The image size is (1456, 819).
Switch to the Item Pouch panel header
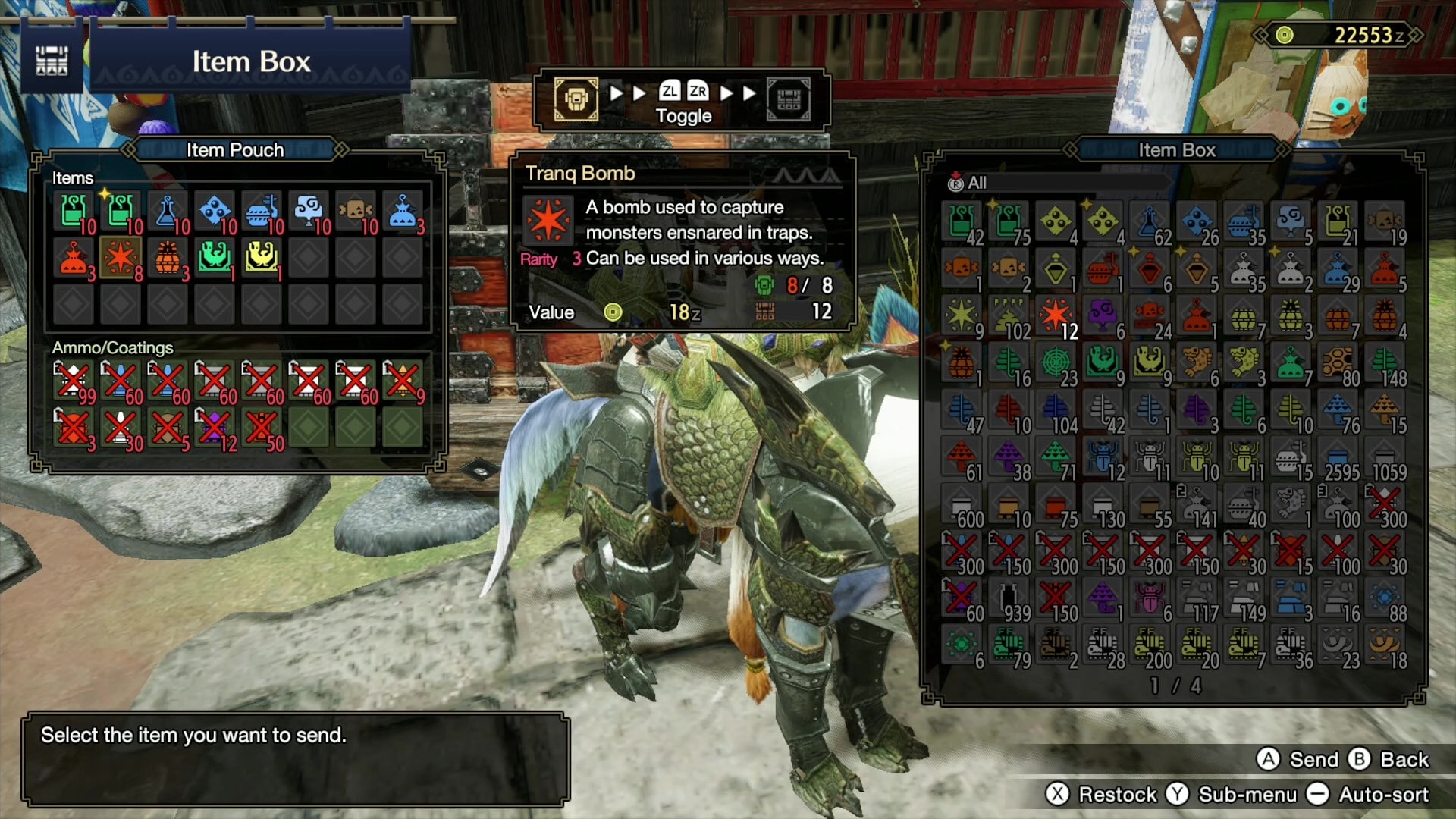pos(235,150)
